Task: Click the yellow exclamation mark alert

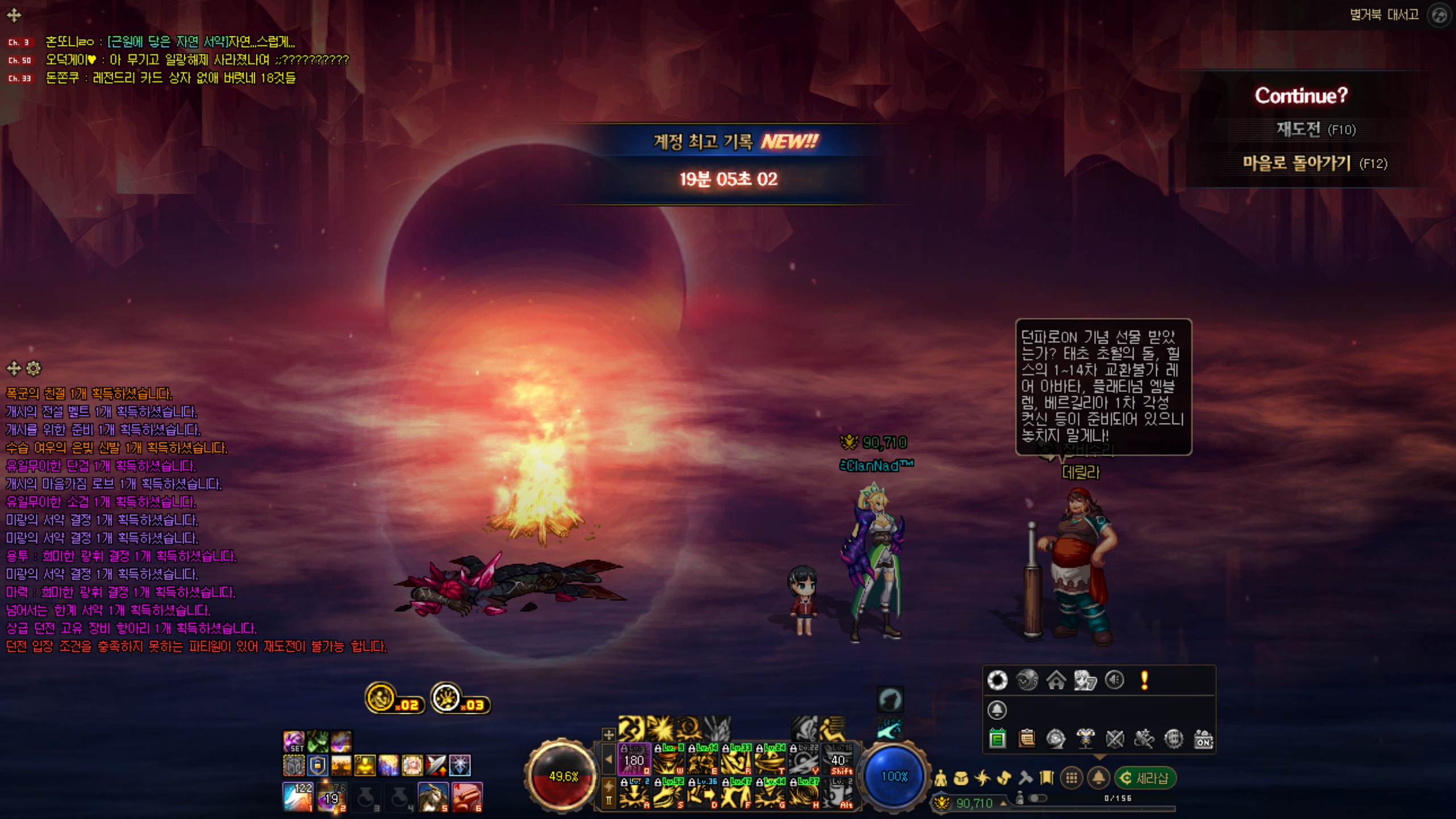Action: pyautogui.click(x=1144, y=680)
